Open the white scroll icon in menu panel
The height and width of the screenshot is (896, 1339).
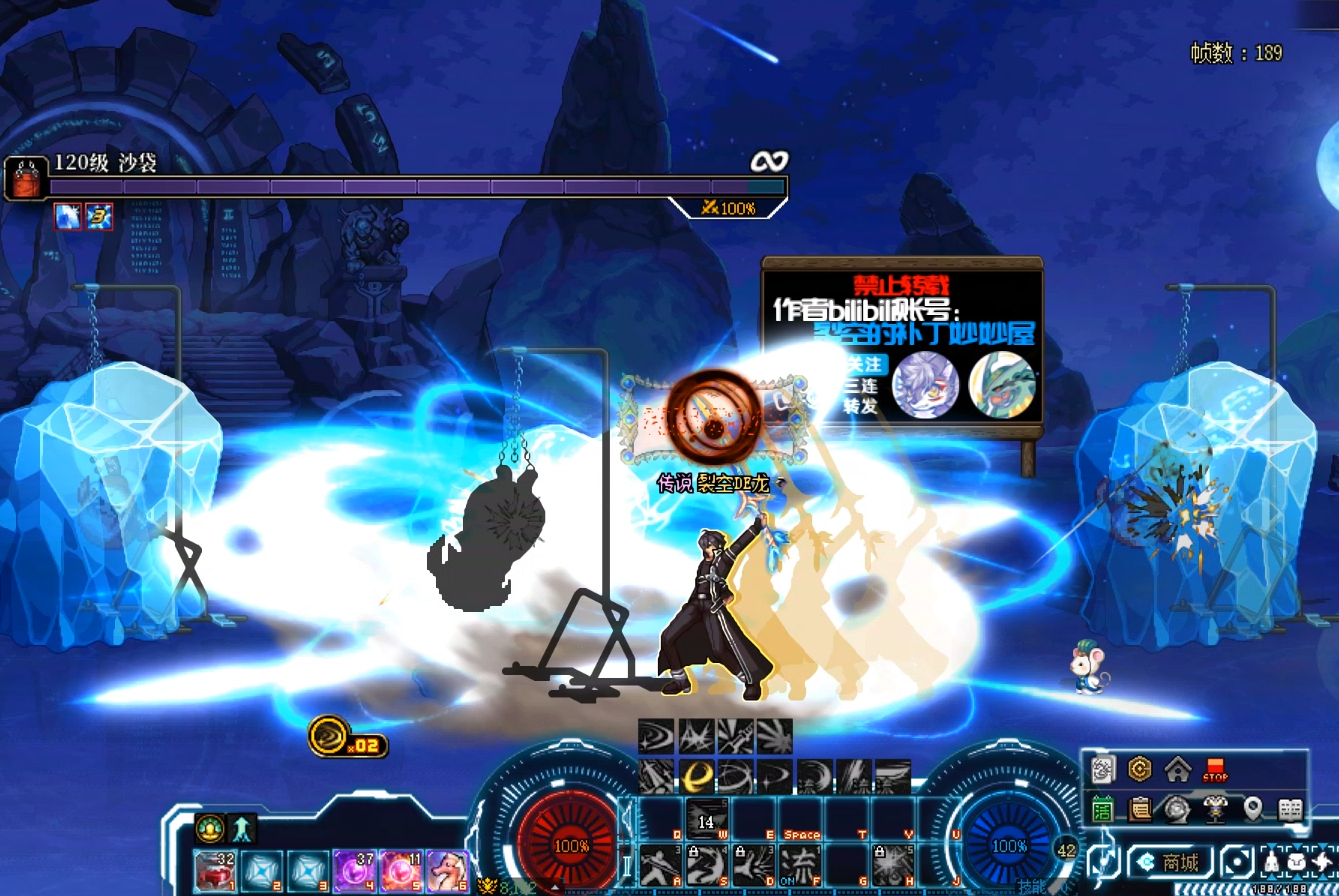pos(1103,770)
